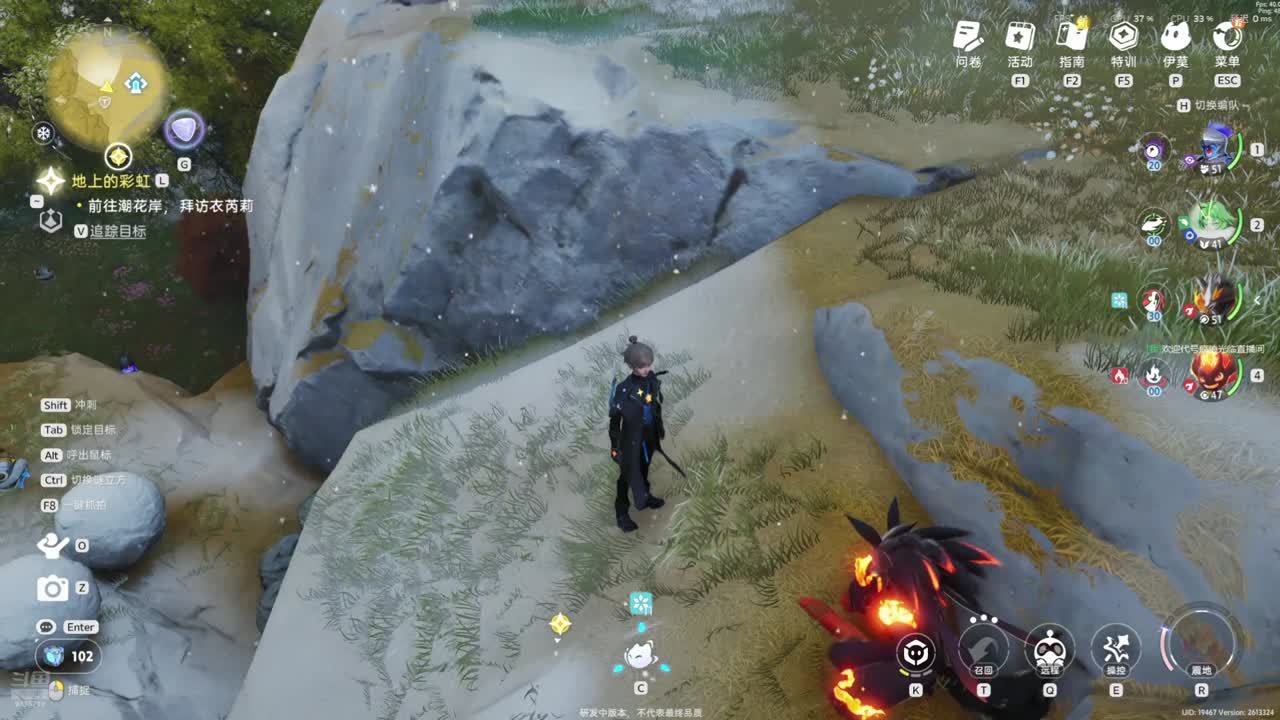Viewport: 1280px width, 720px height.
Task: Open the 活动 events calendar
Action: point(1019,37)
